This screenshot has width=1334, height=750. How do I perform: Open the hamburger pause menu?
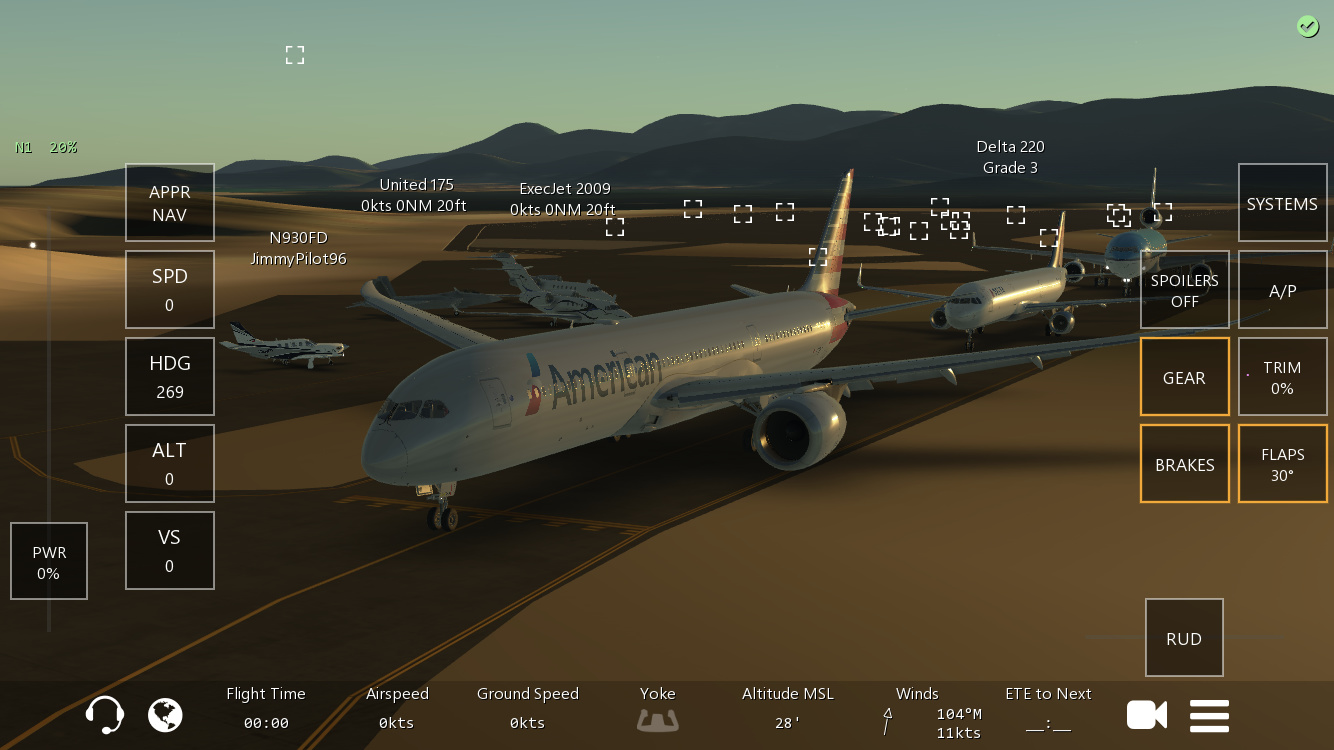coord(1209,715)
